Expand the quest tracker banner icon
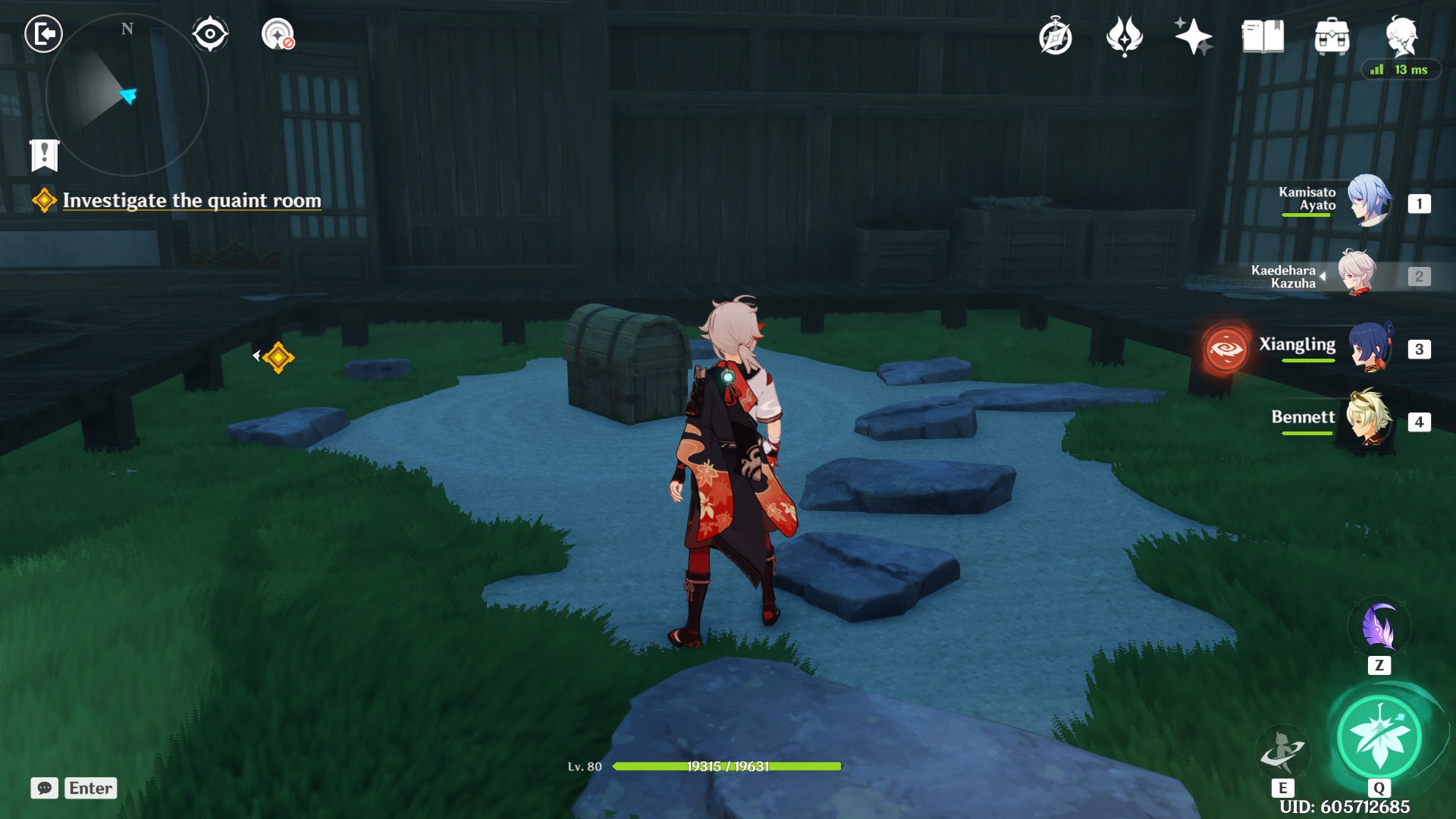Screen dimensions: 1456x819 coord(45,154)
